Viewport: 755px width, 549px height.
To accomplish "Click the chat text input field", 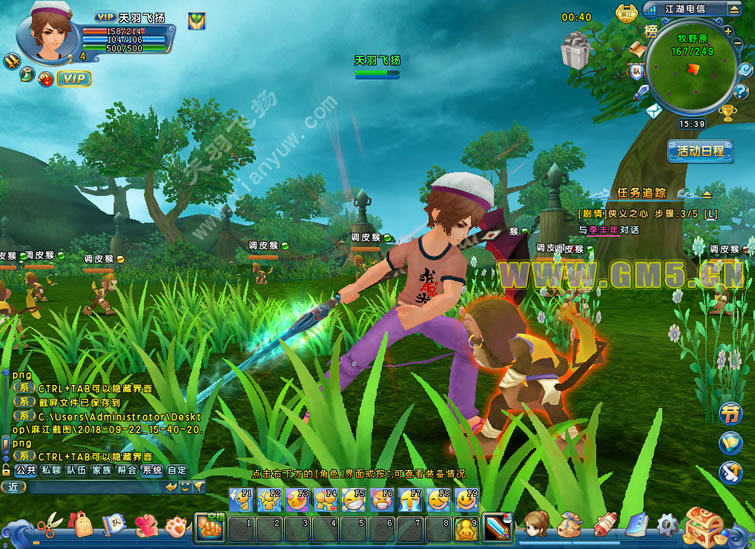I will click(95, 486).
